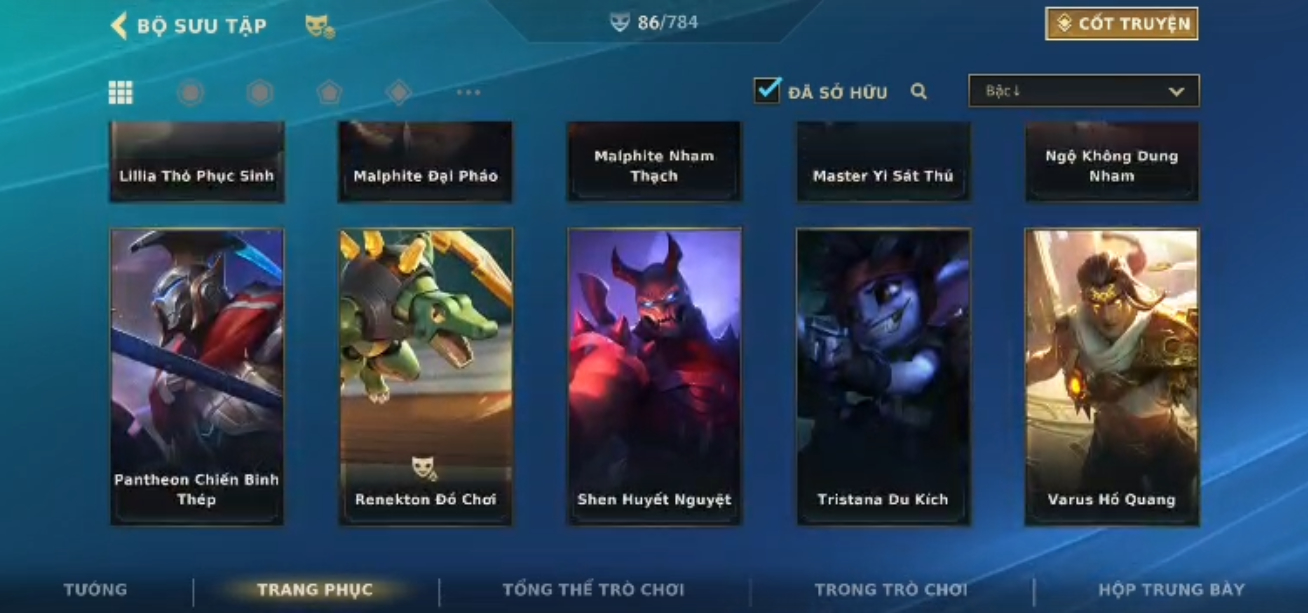1308x613 pixels.
Task: Switch to the Tổng Thể Trò Chơi tab
Action: (x=593, y=590)
